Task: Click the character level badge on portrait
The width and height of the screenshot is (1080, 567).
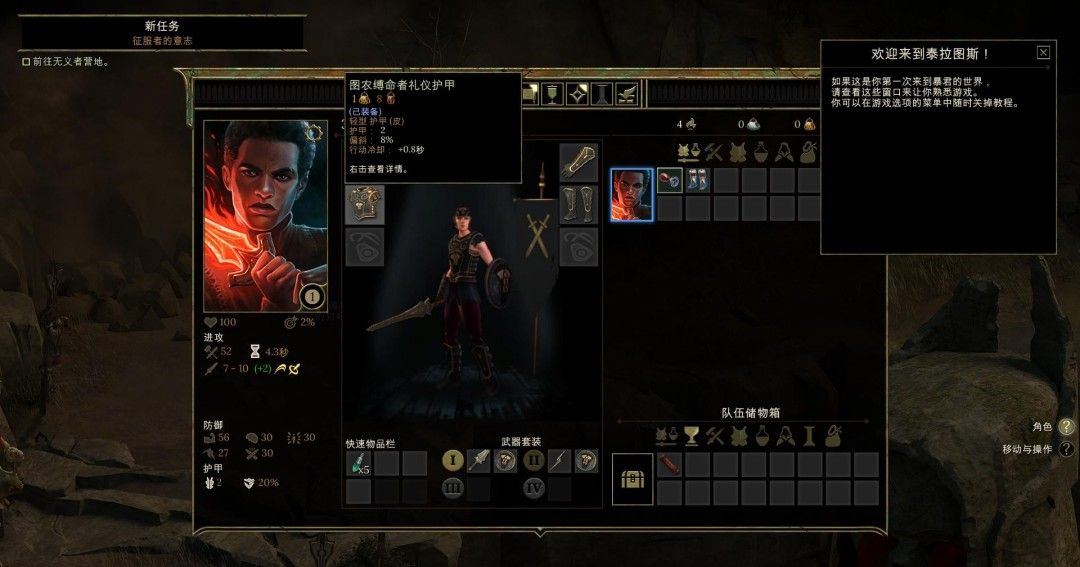Action: [311, 295]
